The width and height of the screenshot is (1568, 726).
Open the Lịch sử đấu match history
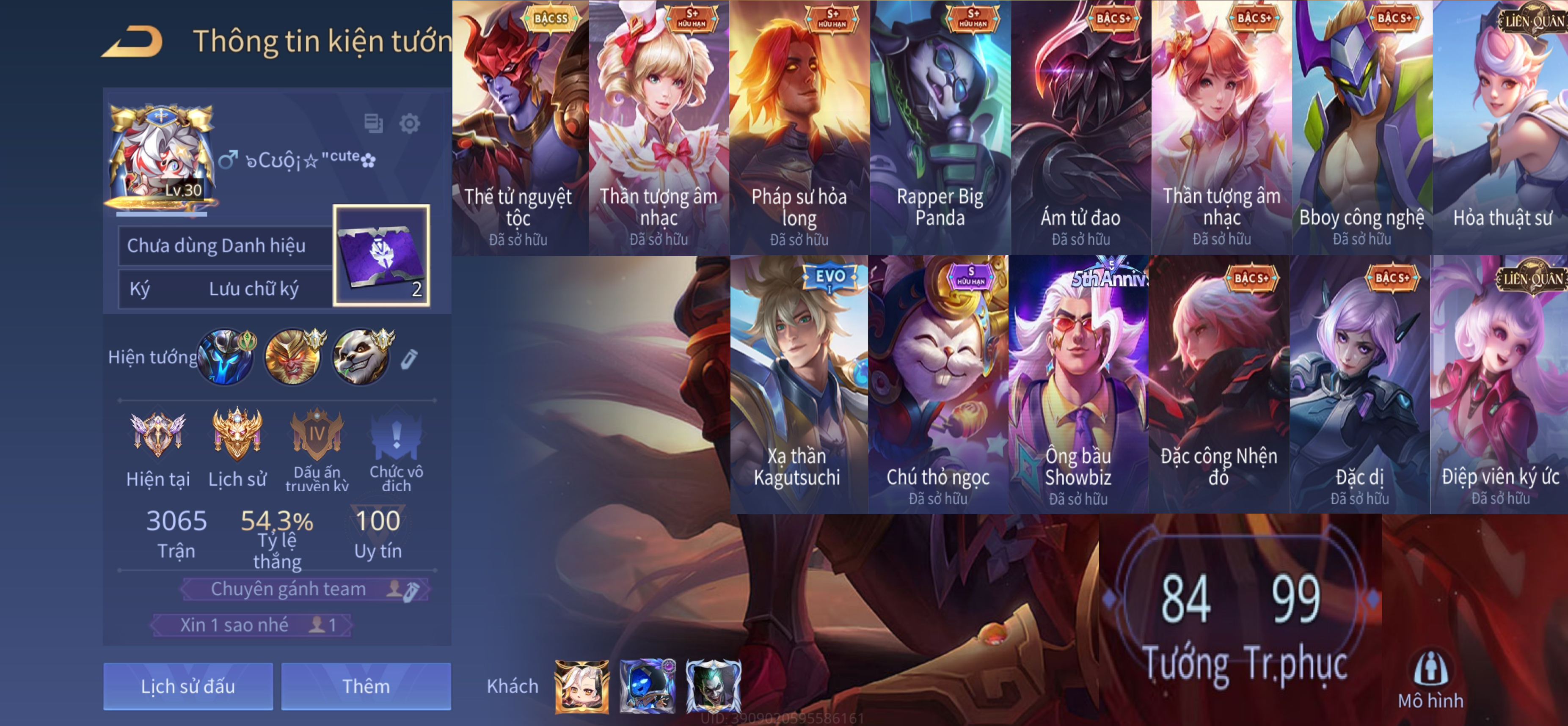[x=187, y=686]
